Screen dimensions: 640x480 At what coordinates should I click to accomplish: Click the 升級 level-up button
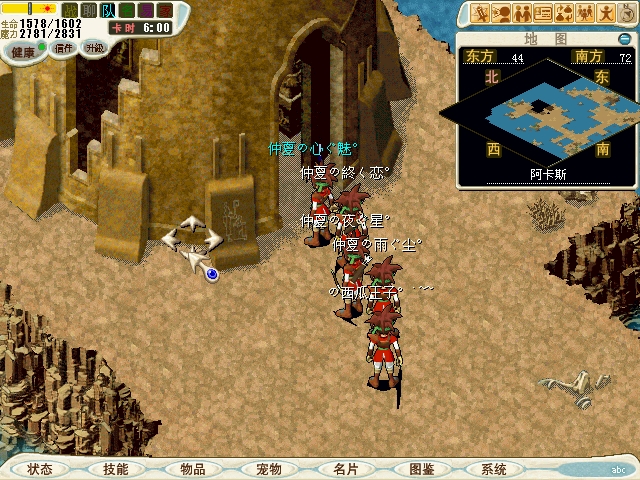pos(95,47)
